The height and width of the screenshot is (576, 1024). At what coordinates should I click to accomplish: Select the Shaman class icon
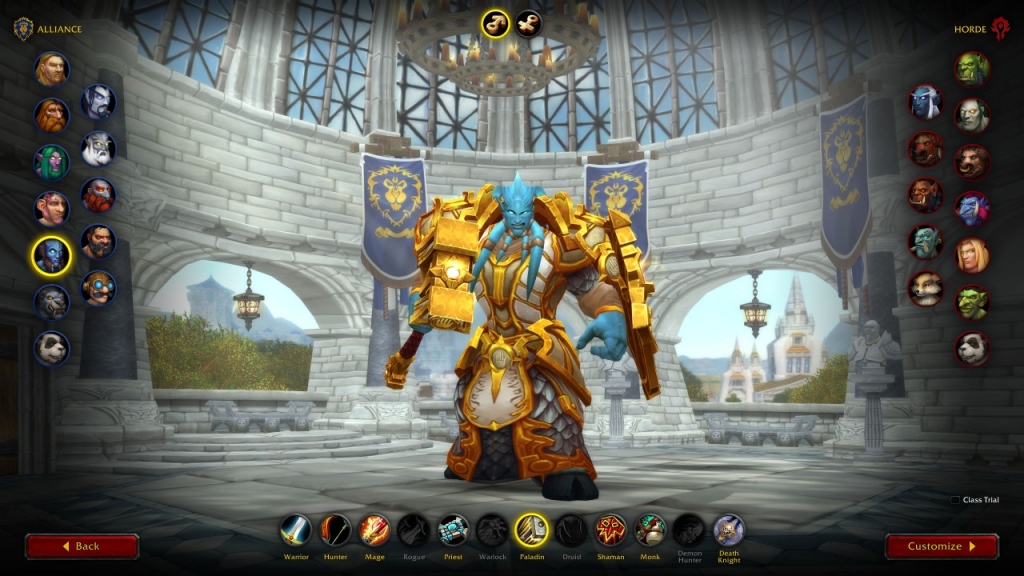coord(610,530)
